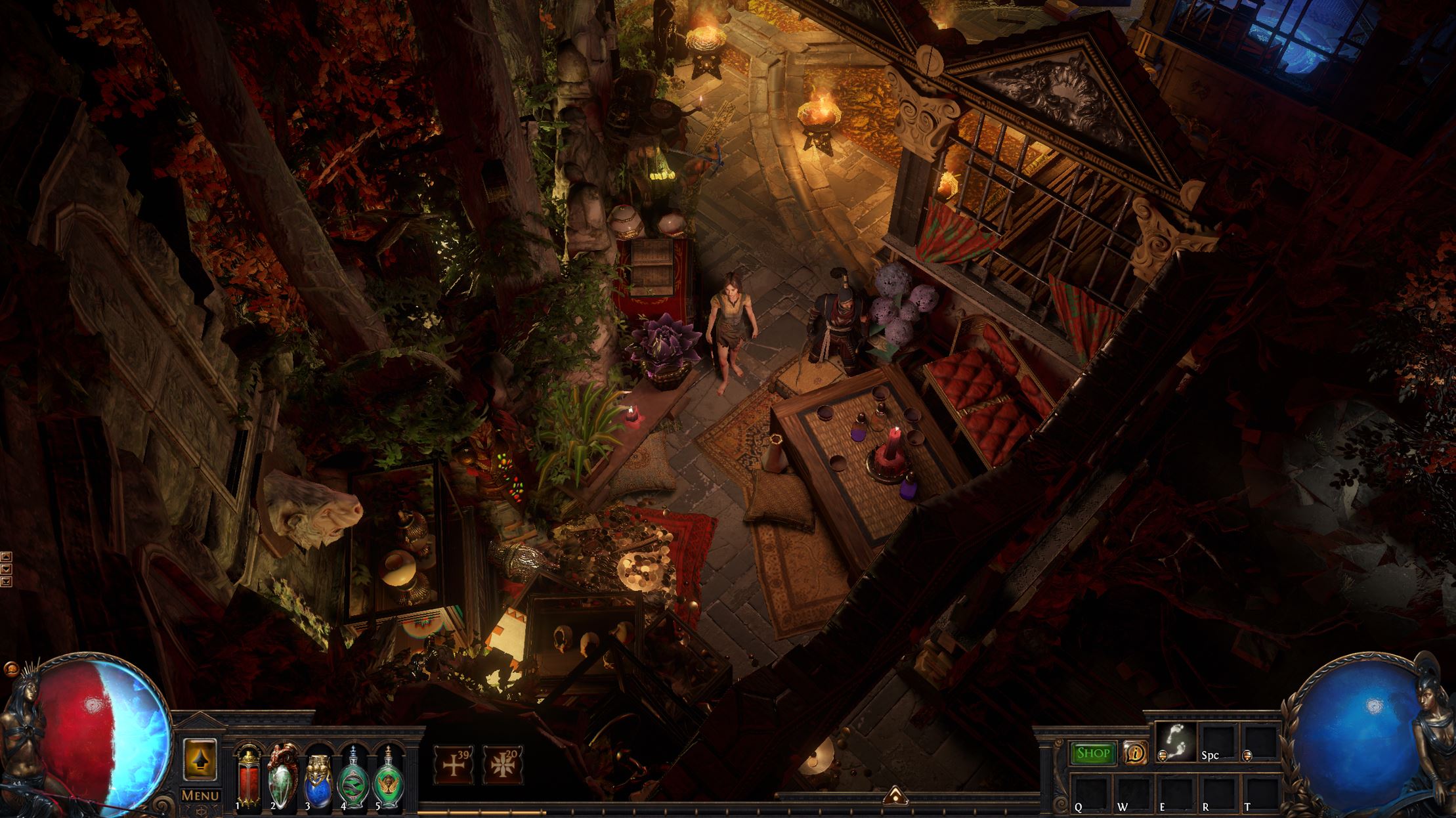This screenshot has width=1456, height=818.
Task: Open the orange info speech-bubble icon
Action: (x=1134, y=754)
